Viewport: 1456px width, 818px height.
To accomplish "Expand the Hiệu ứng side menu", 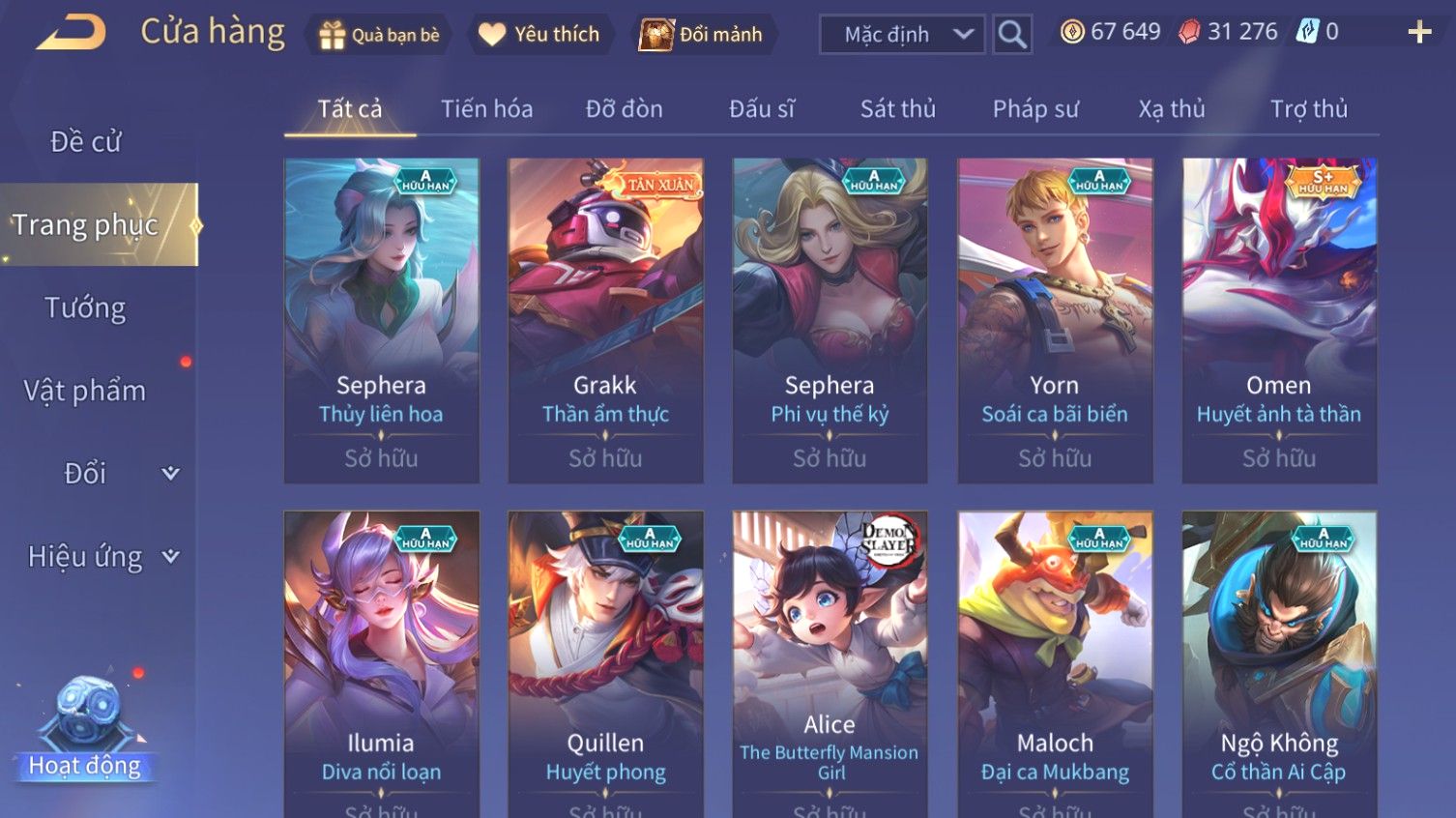I will click(x=102, y=557).
